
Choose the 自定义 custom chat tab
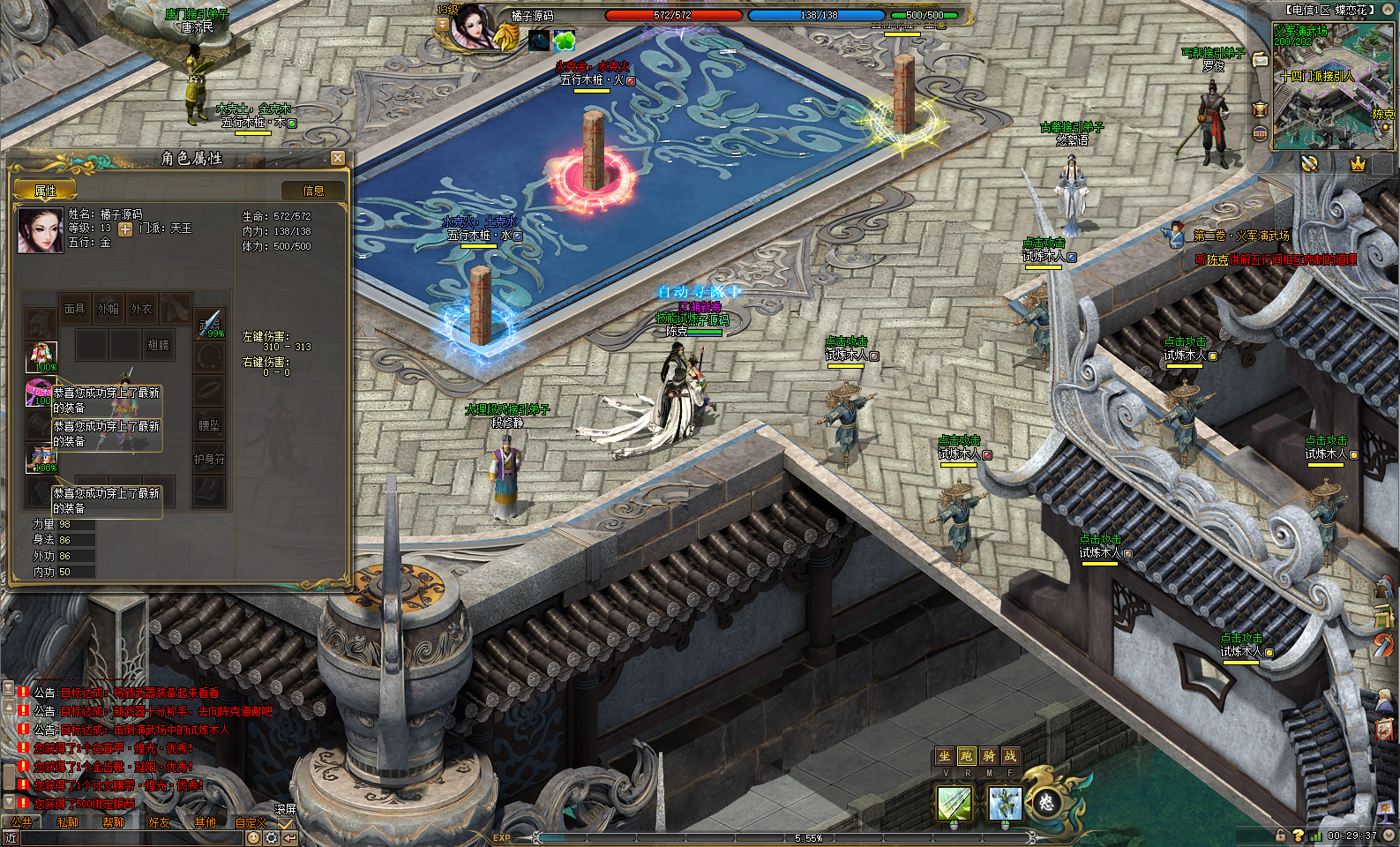coord(251,821)
